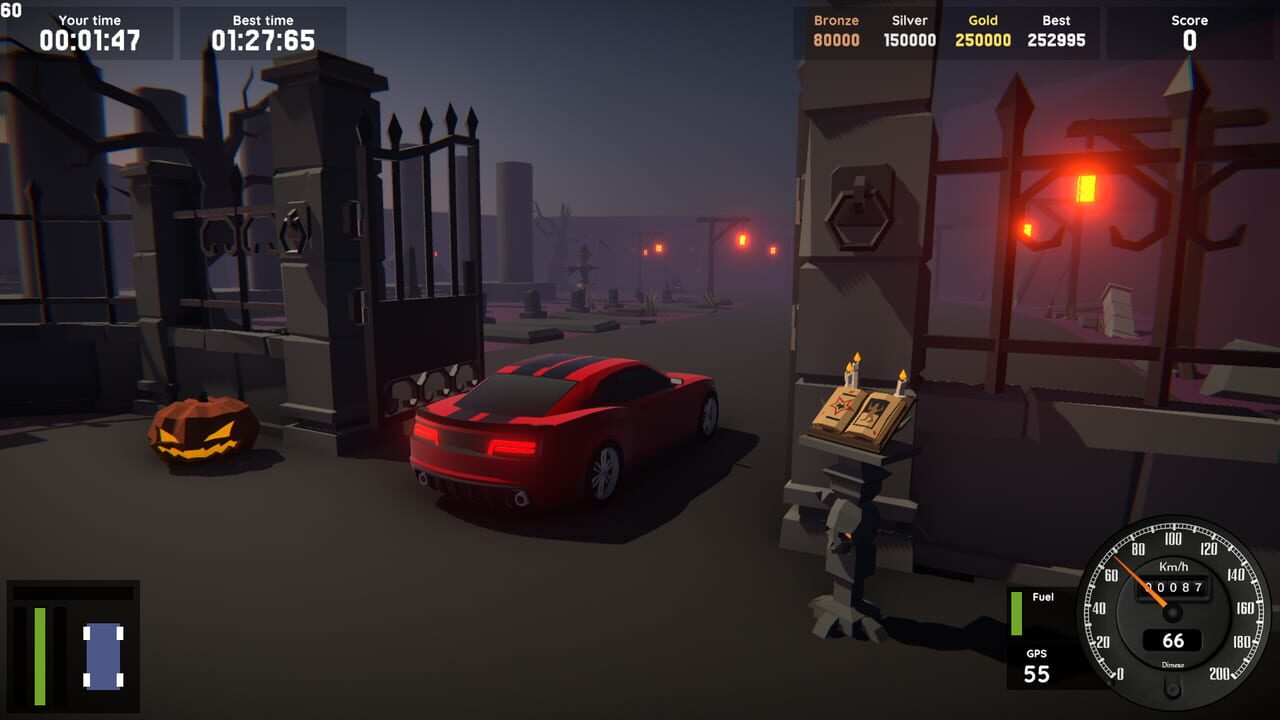This screenshot has width=1280, height=720.
Task: Click the Fuel label on the dashboard
Action: click(1041, 597)
